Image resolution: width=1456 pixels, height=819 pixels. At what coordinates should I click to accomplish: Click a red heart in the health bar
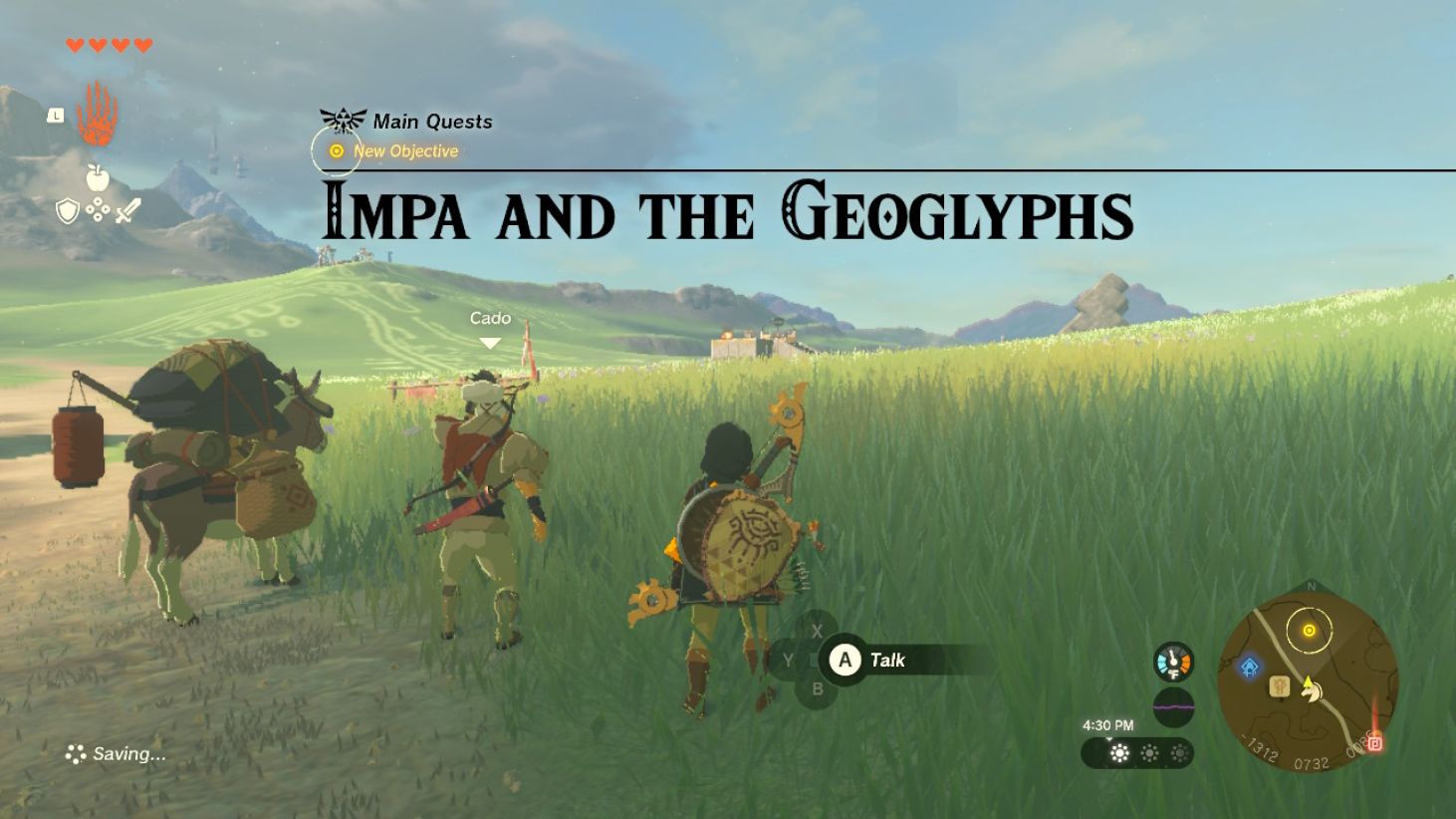[72, 44]
